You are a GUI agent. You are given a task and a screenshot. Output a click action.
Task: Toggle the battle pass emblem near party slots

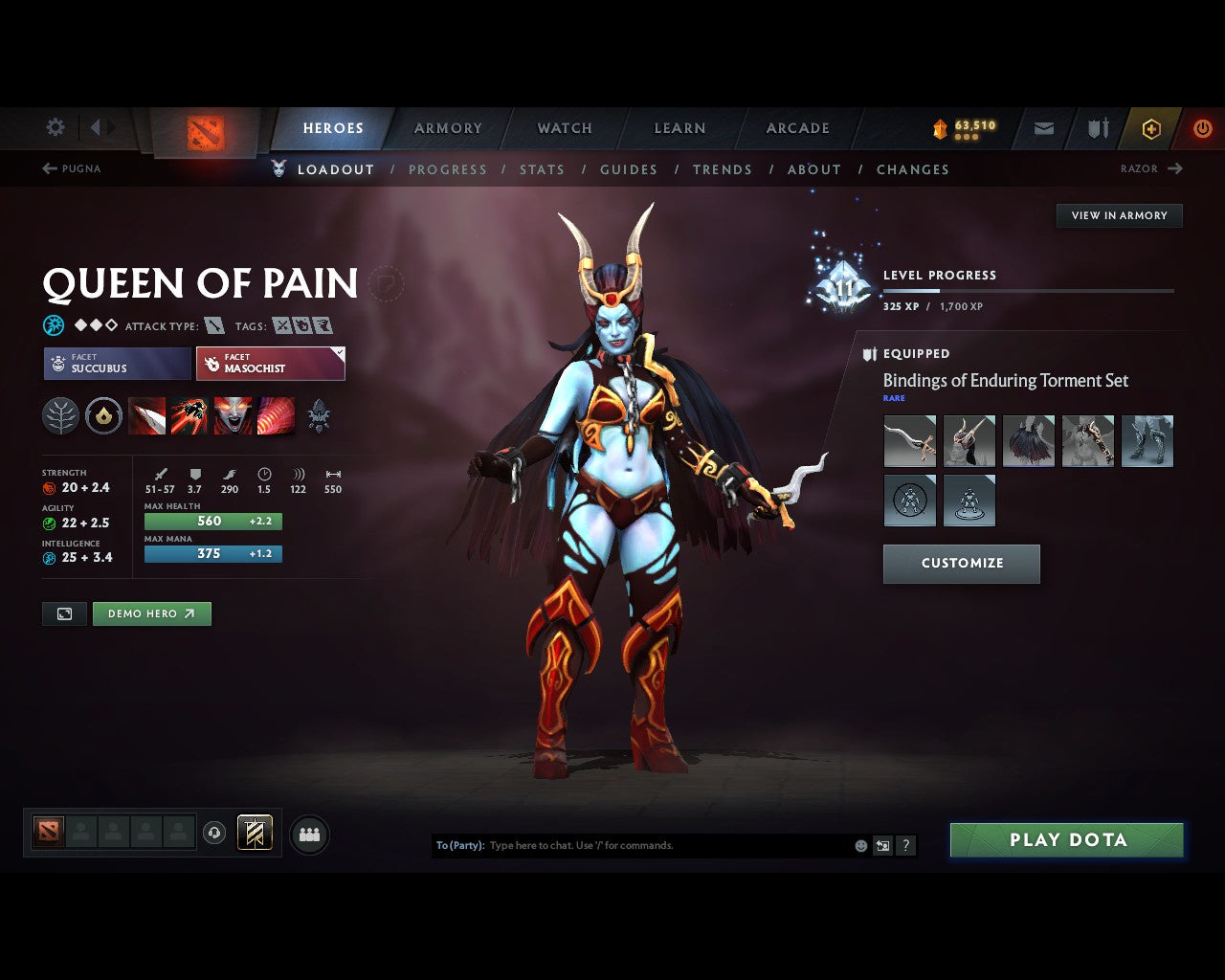point(255,834)
